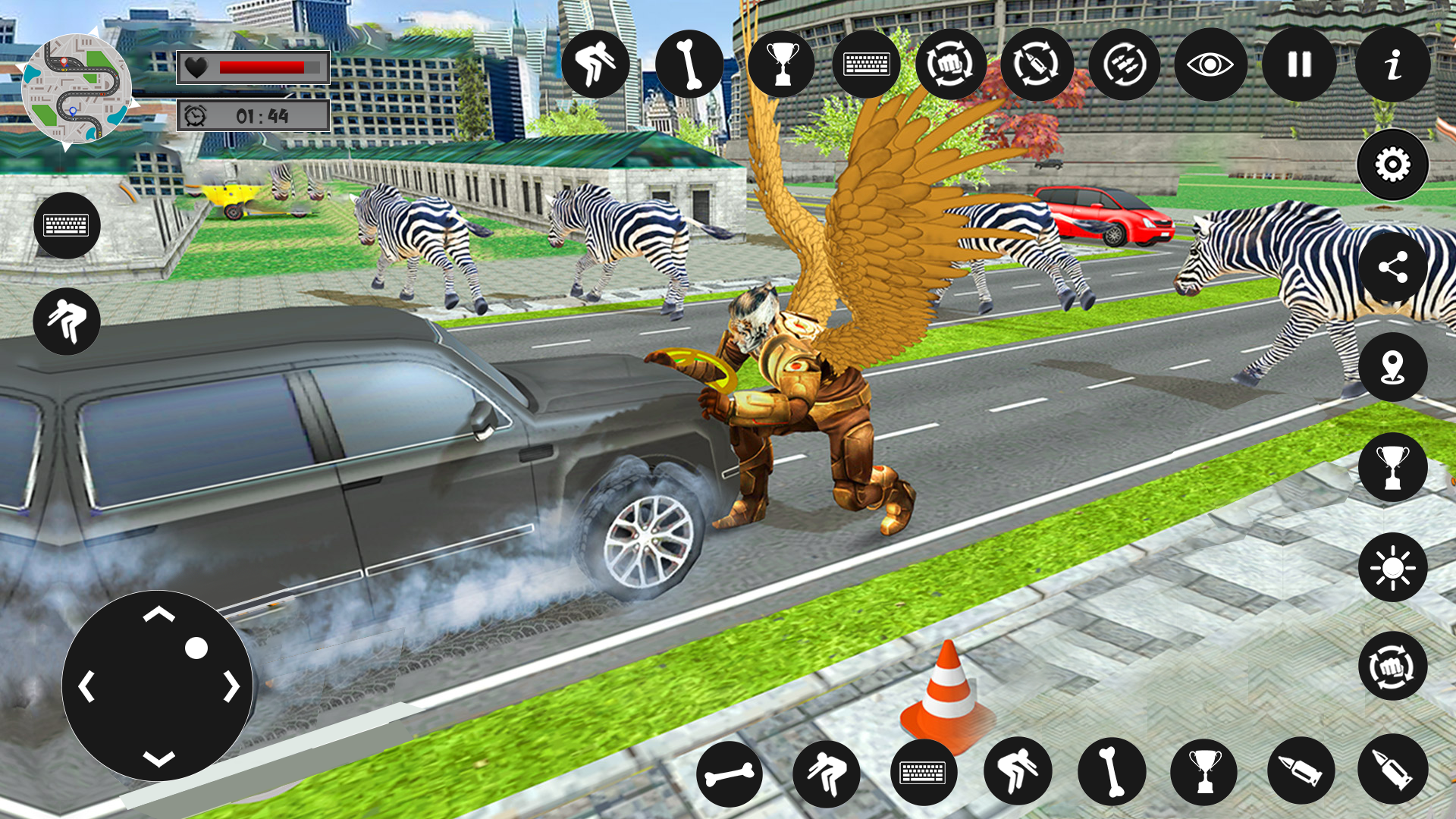Open the info panel
This screenshot has height=819, width=1456.
click(x=1392, y=64)
